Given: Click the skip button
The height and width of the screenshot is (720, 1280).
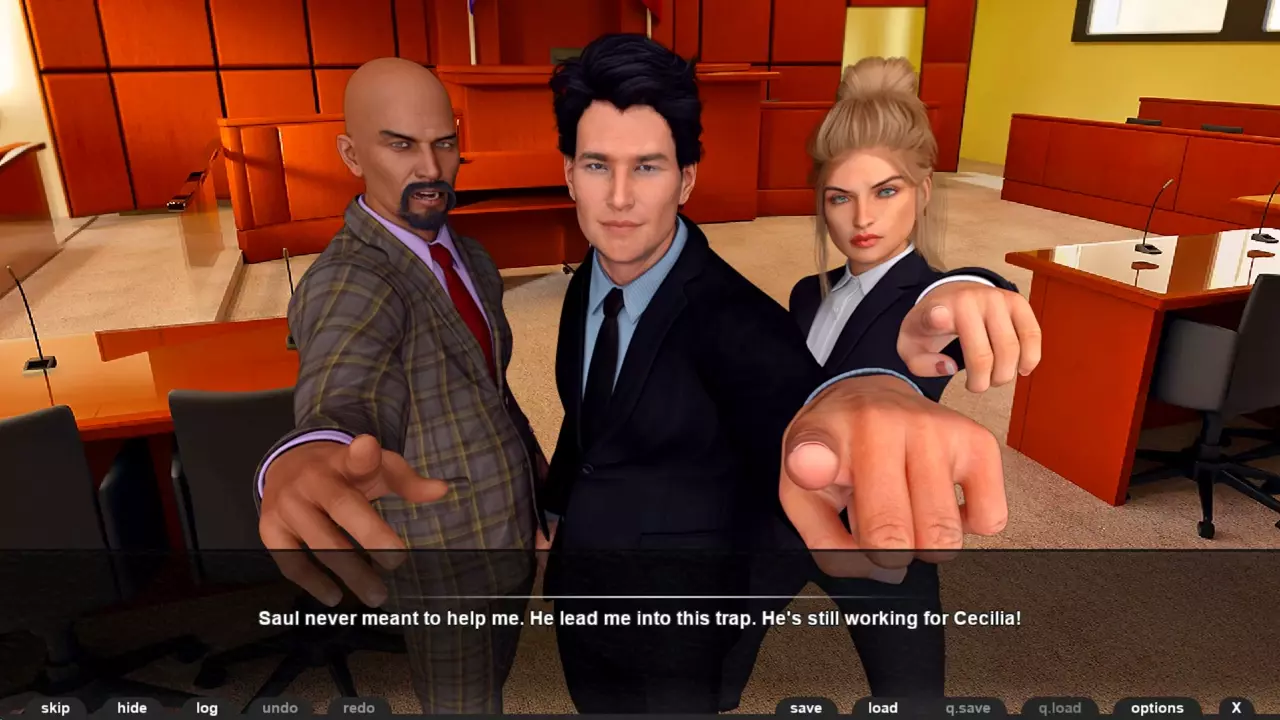Looking at the screenshot, I should point(55,708).
